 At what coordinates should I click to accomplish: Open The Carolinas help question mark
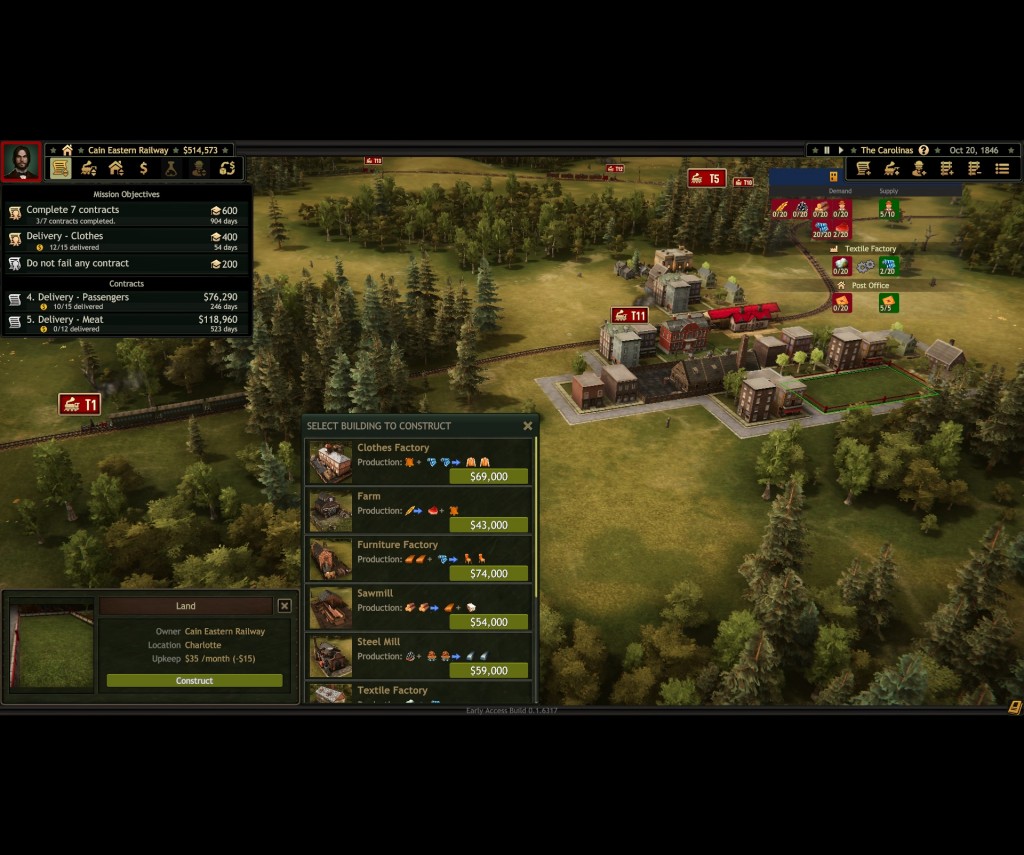pyautogui.click(x=923, y=150)
